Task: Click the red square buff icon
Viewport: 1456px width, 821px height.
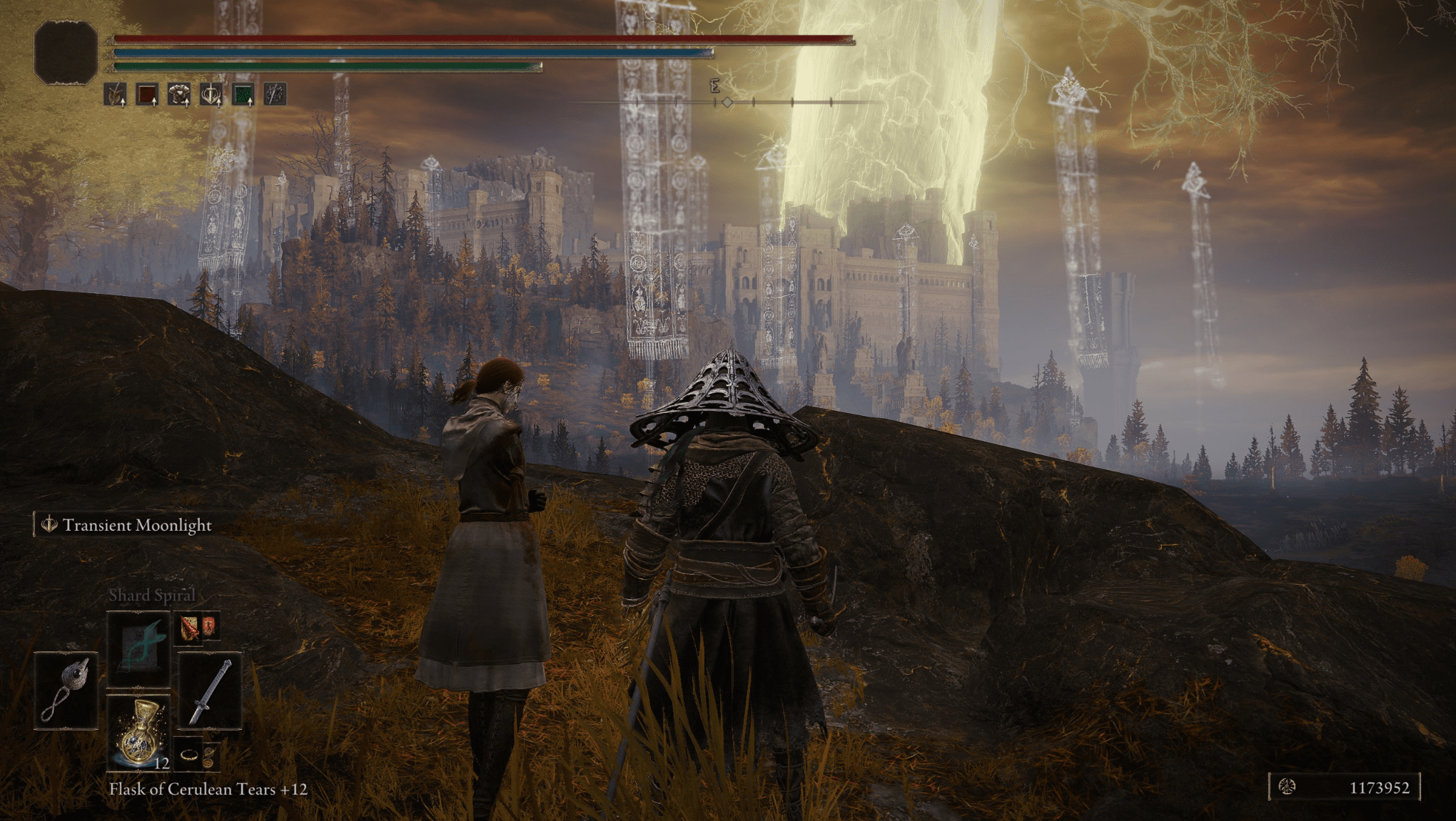Action: click(x=147, y=94)
